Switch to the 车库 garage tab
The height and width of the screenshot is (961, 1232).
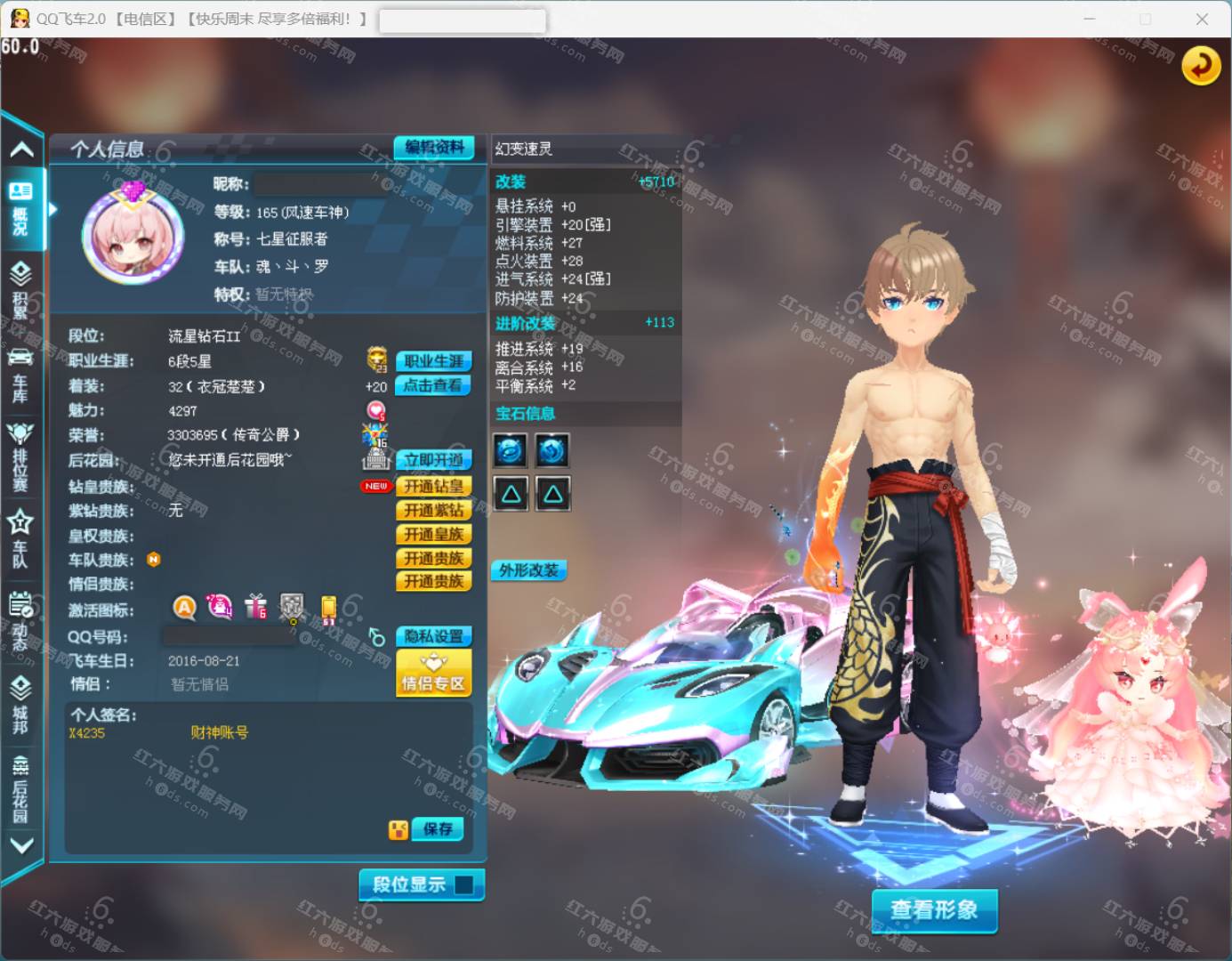tap(20, 376)
